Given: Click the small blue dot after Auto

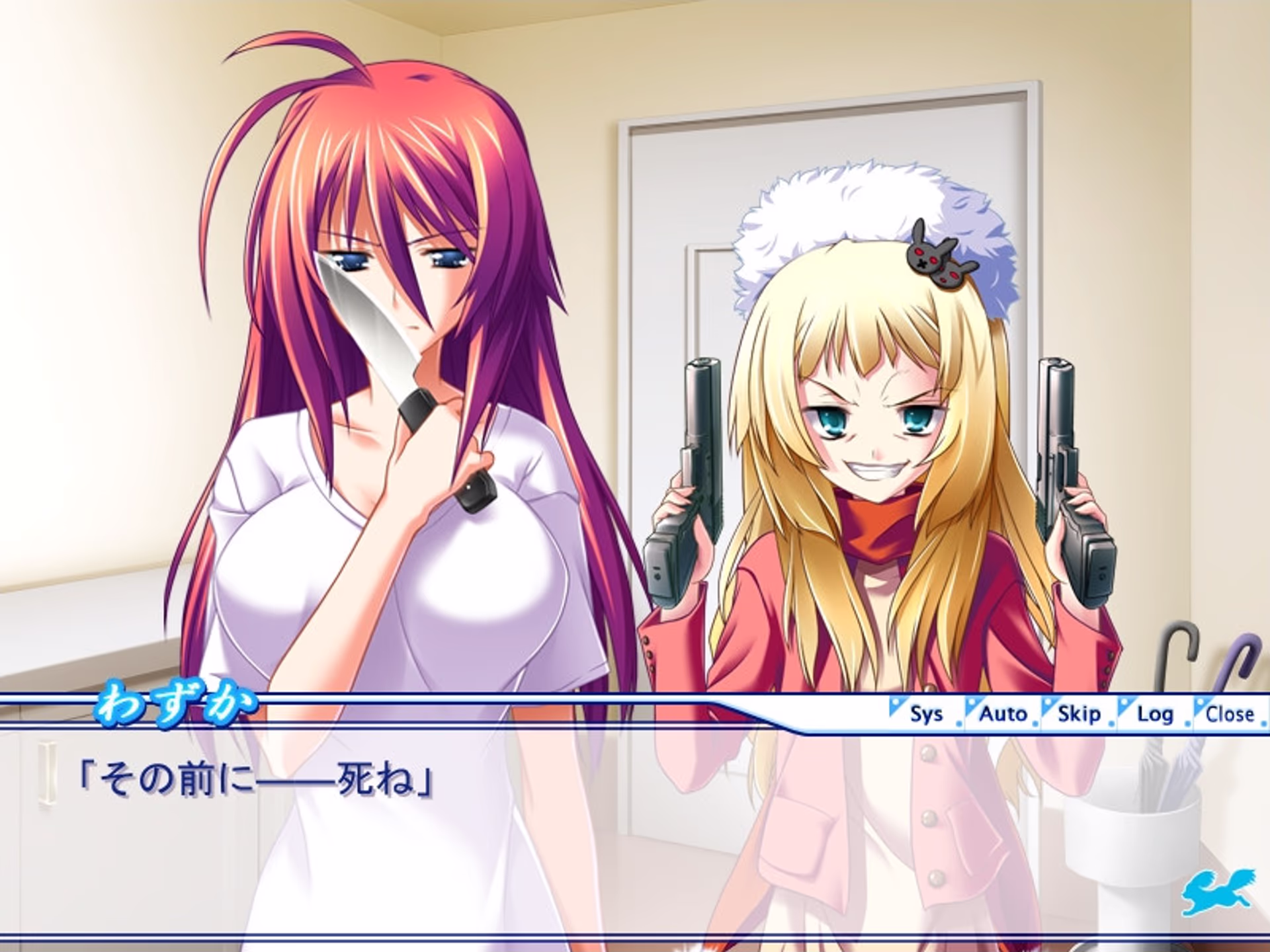Looking at the screenshot, I should click(1035, 723).
